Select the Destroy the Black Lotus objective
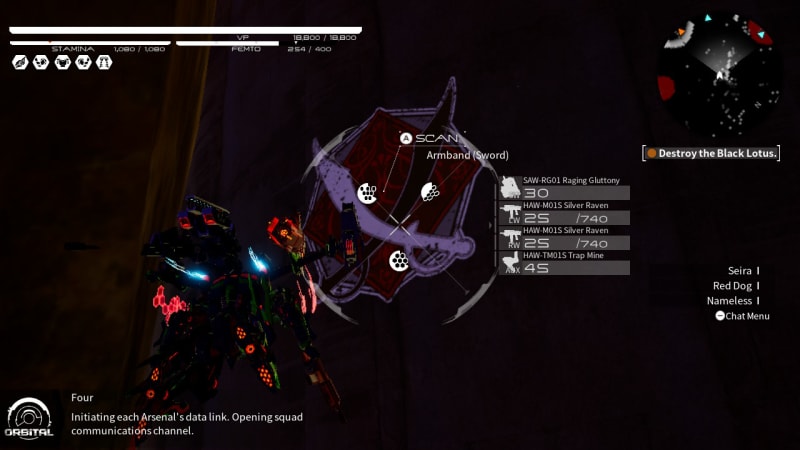This screenshot has height=450, width=800. (x=711, y=153)
